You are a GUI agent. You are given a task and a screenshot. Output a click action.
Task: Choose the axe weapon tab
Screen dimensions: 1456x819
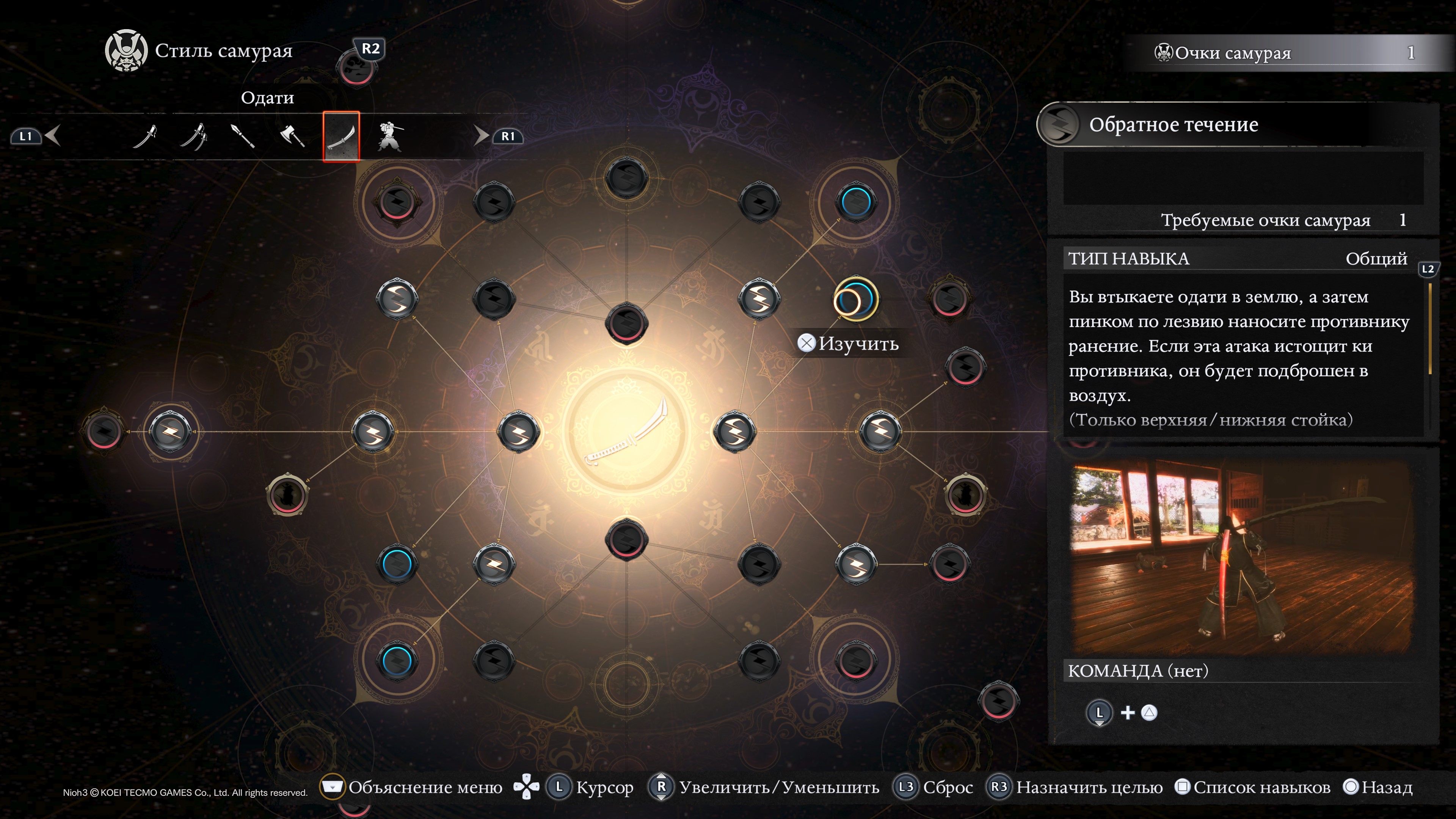292,136
